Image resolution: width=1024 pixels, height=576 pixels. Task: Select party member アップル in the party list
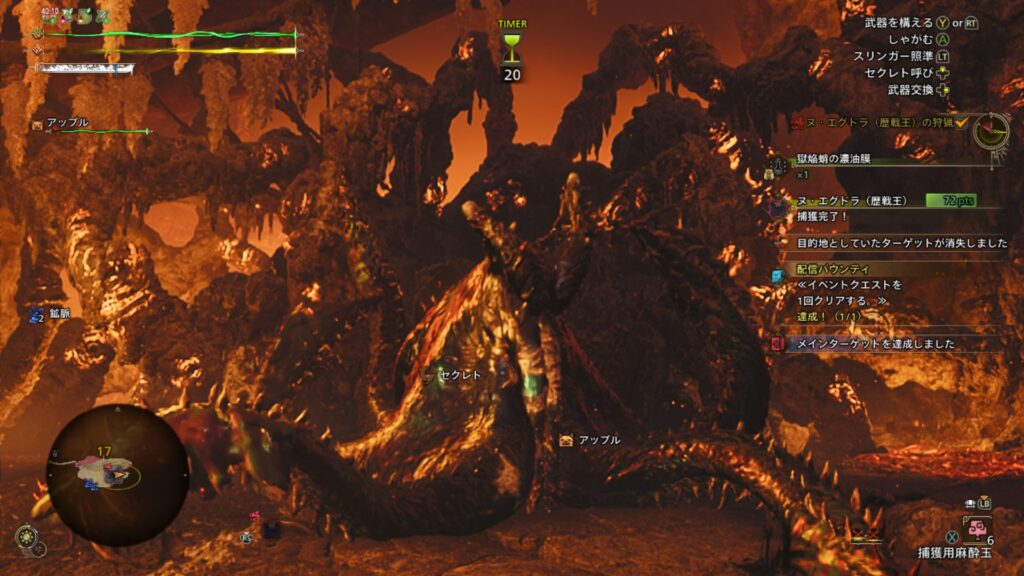68,123
